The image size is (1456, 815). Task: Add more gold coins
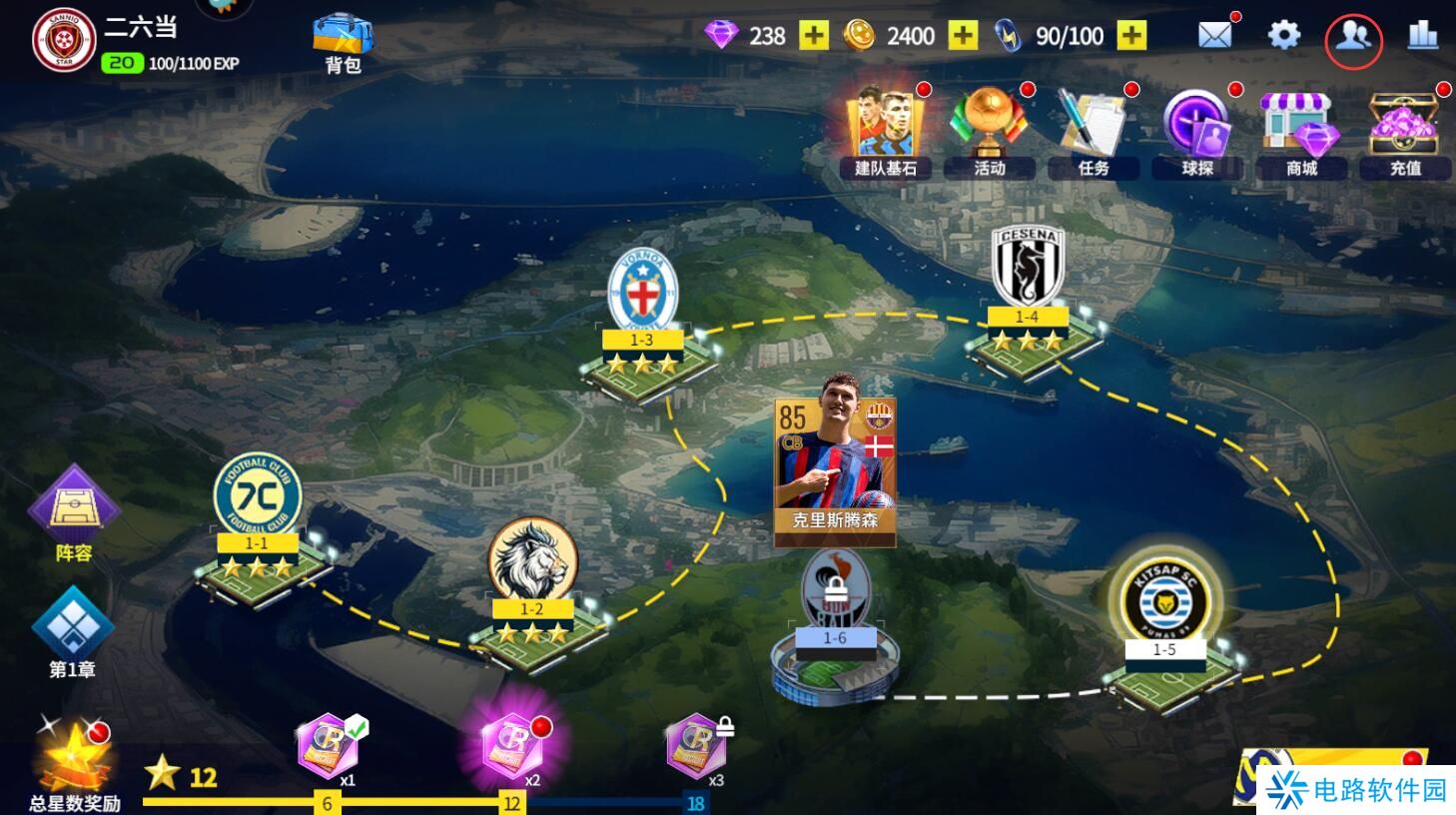(963, 36)
